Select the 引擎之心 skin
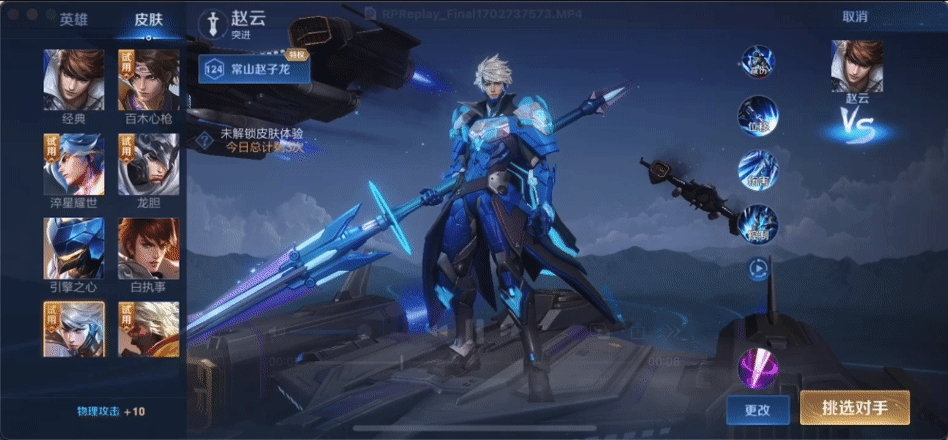Image resolution: width=948 pixels, height=440 pixels. 74,248
